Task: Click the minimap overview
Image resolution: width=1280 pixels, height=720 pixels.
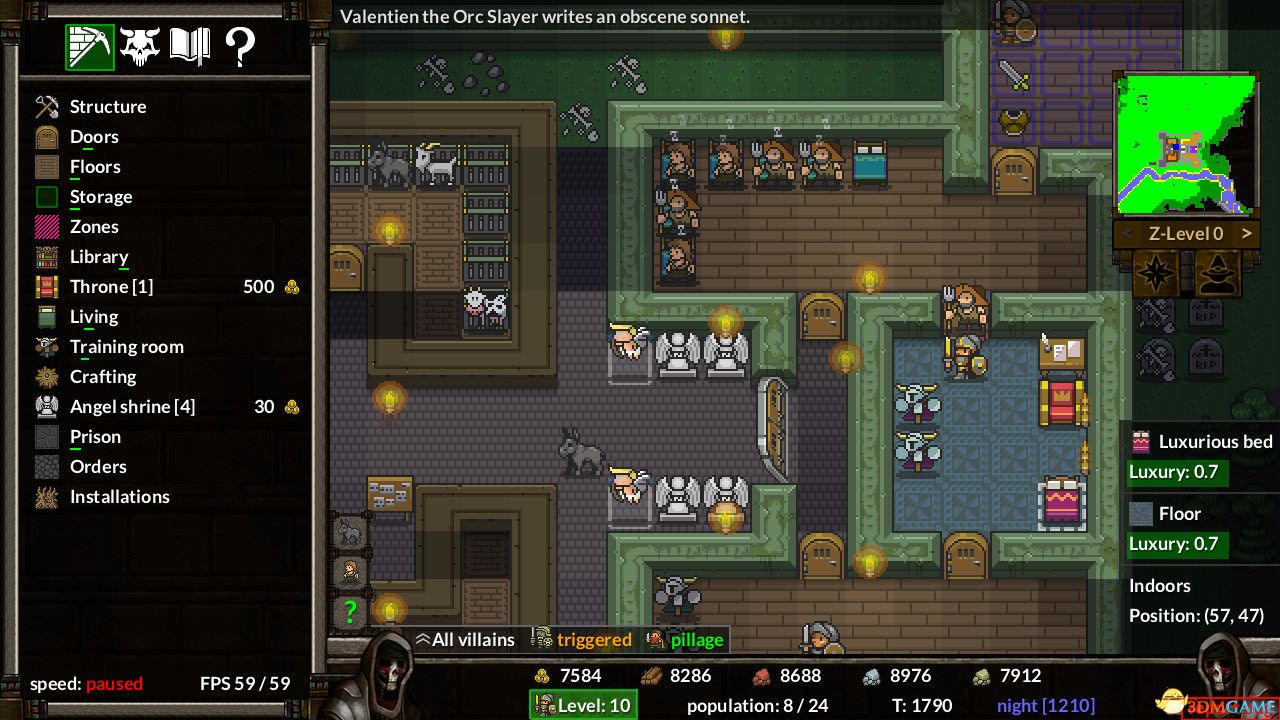Action: tap(1185, 143)
